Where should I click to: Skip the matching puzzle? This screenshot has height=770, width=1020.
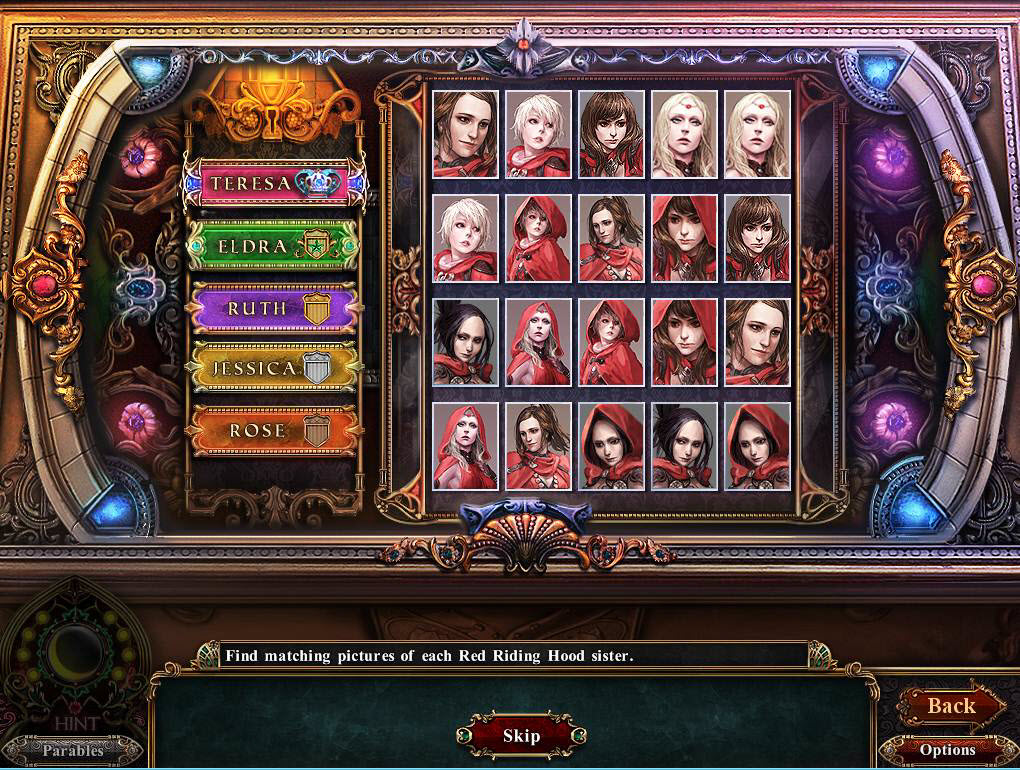(521, 736)
